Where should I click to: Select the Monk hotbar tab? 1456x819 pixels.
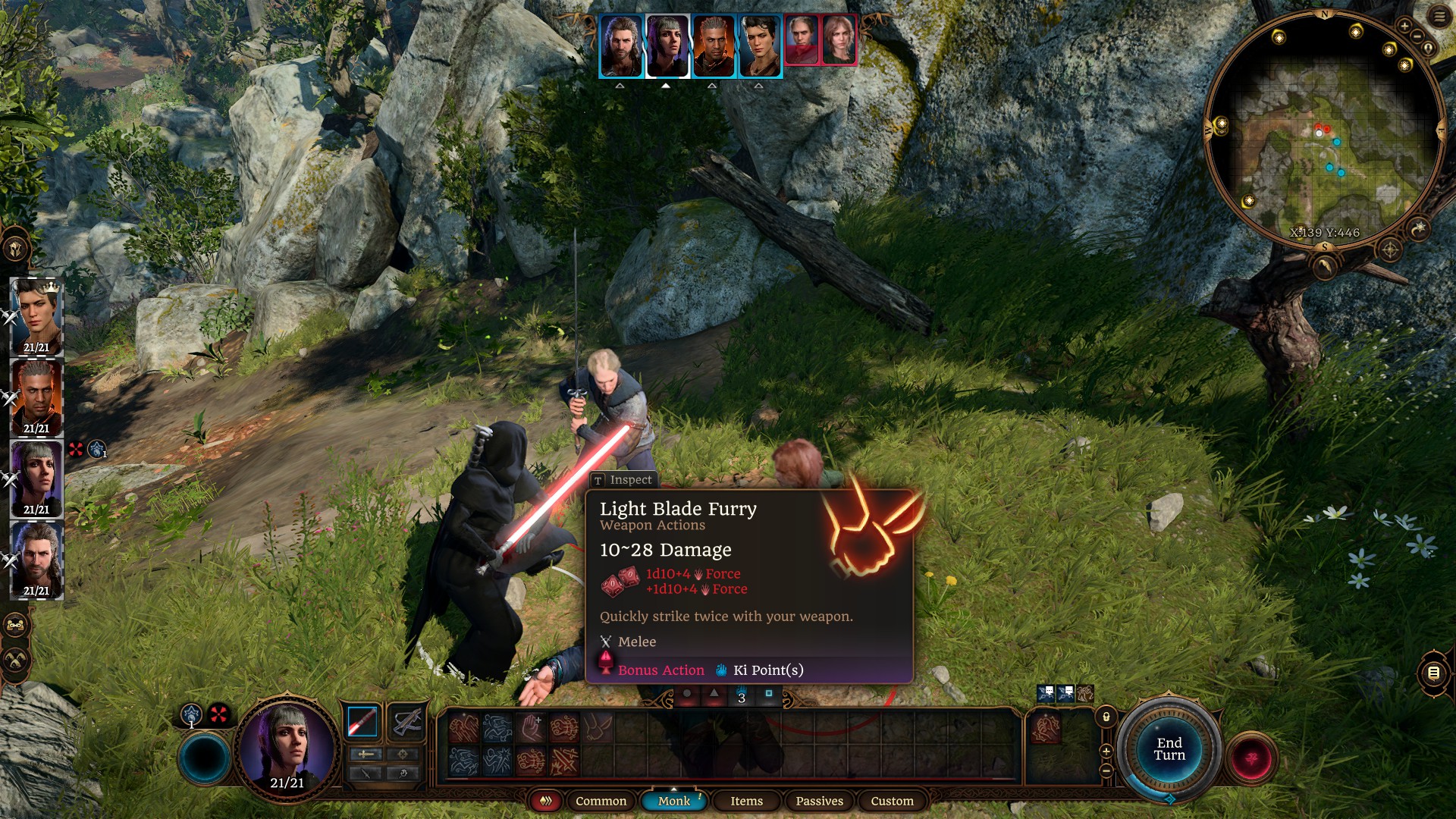pyautogui.click(x=673, y=801)
